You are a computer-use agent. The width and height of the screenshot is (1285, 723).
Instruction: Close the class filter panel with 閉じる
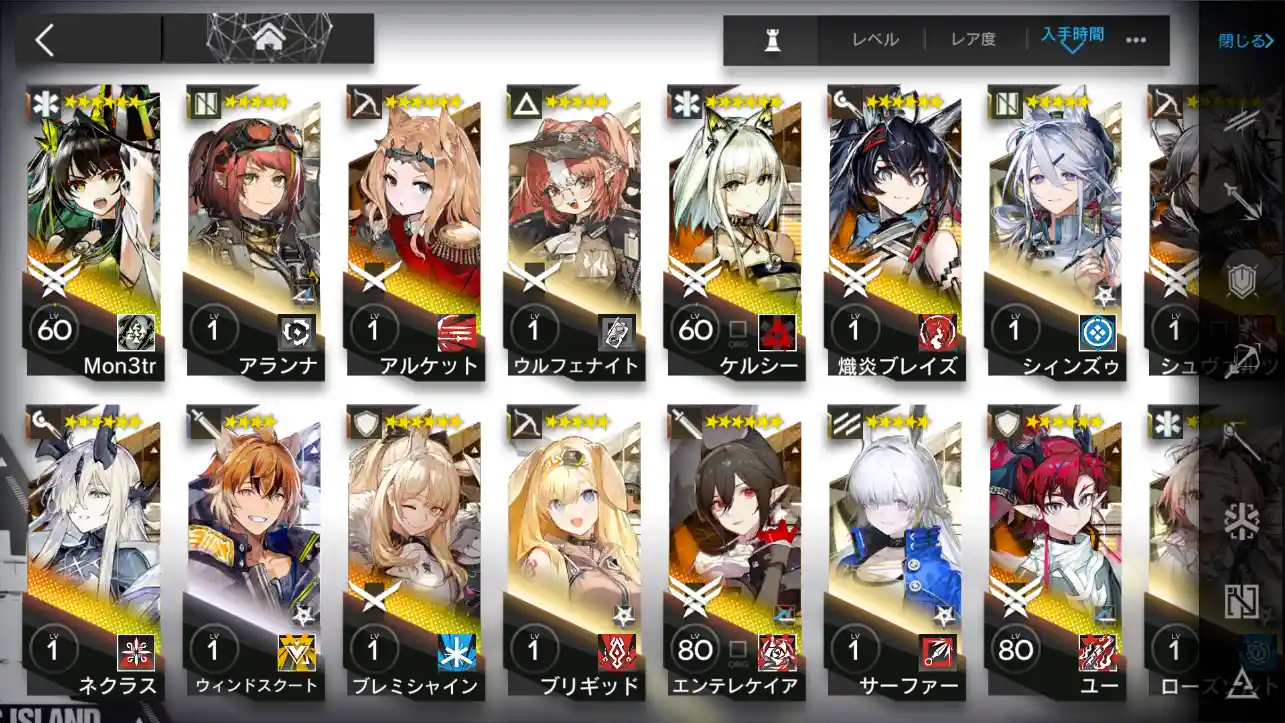point(1245,41)
